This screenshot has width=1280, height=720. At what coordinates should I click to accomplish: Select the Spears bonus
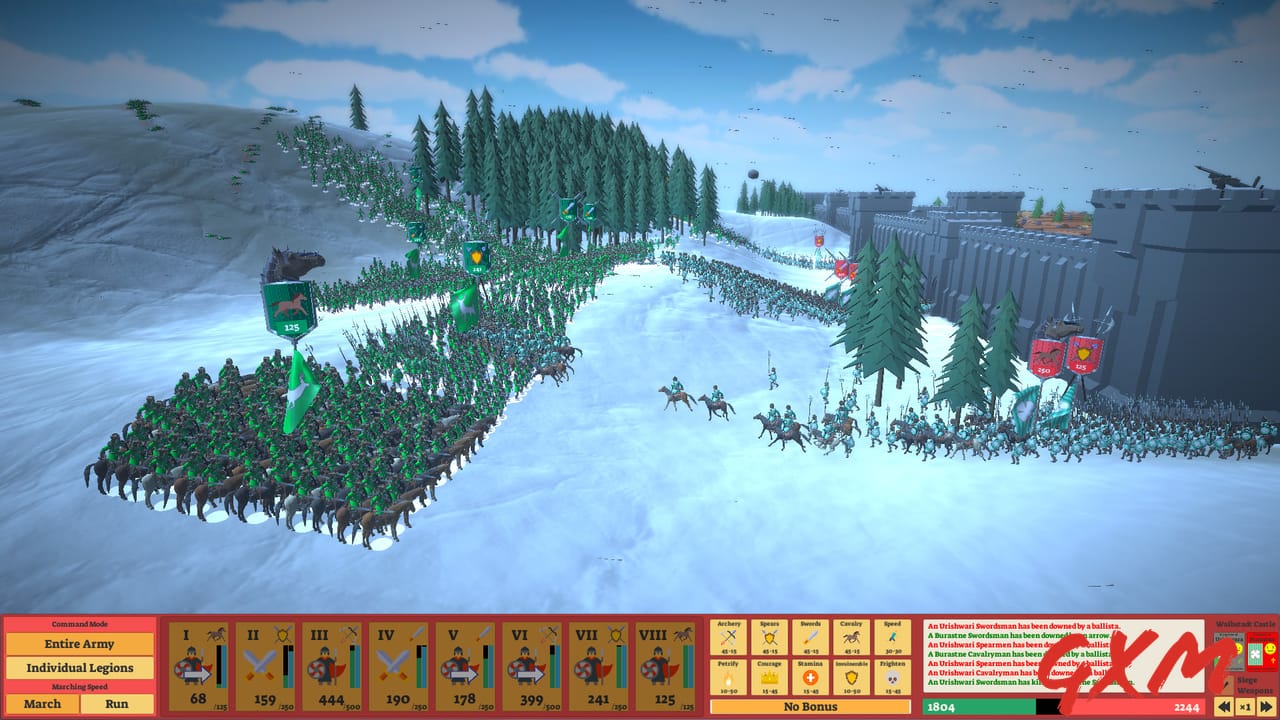point(769,636)
